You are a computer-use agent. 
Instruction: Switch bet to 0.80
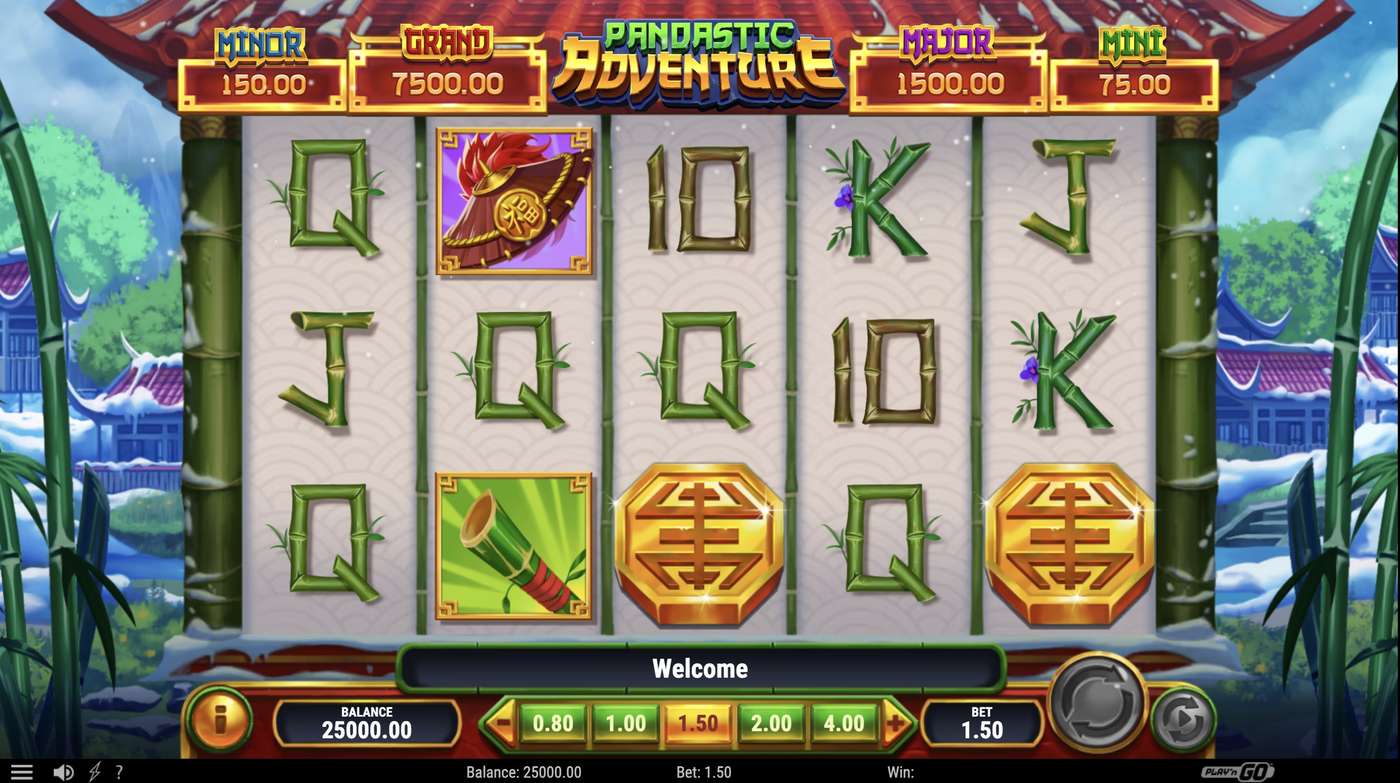[x=553, y=720]
